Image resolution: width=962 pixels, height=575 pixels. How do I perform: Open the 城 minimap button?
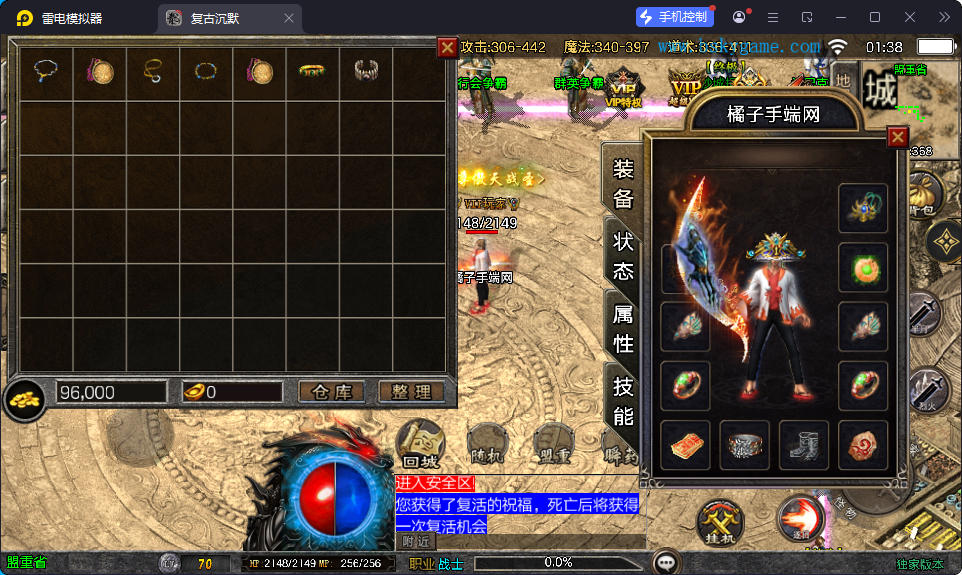[x=880, y=91]
